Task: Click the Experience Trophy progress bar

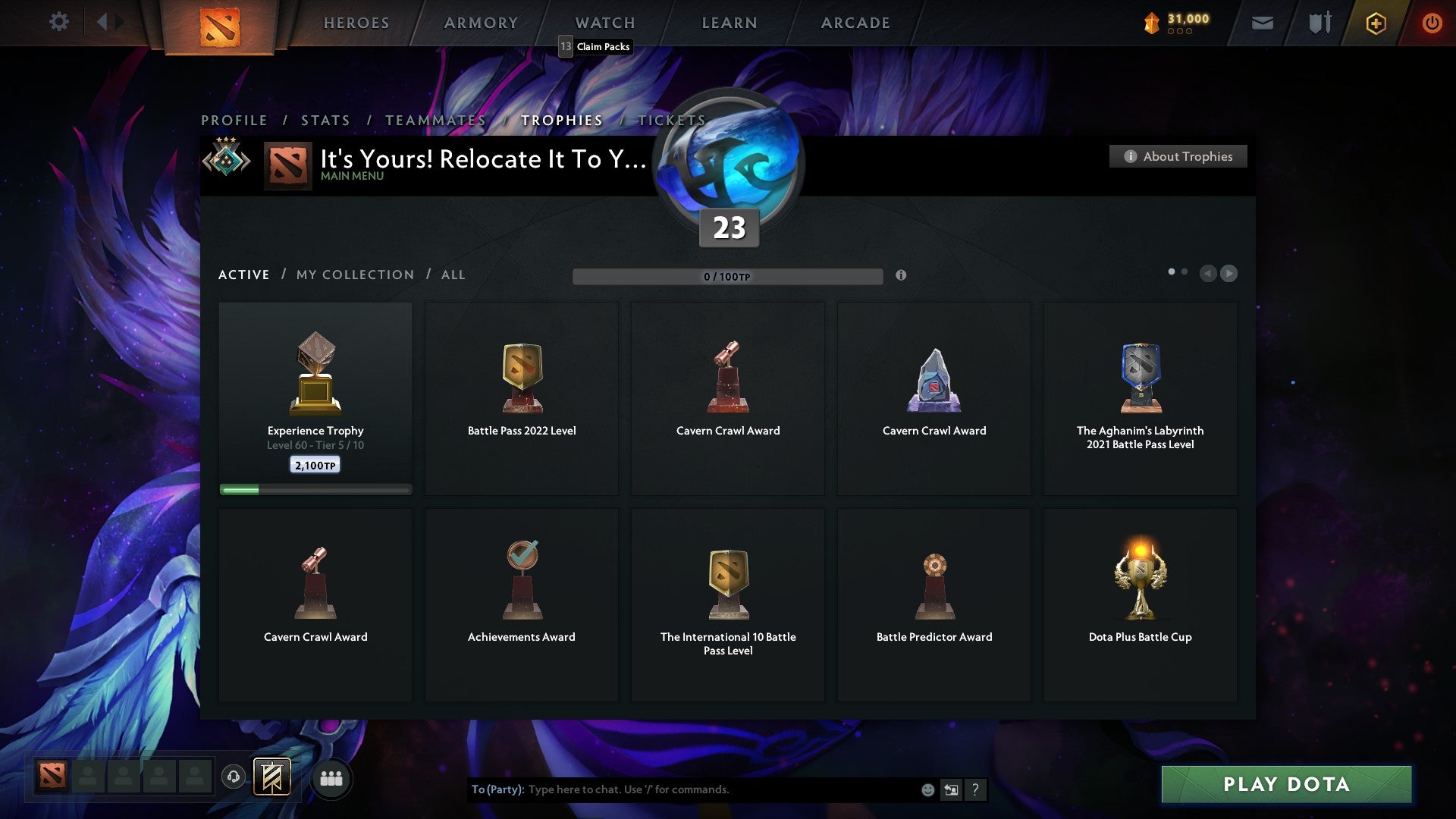Action: 315,489
